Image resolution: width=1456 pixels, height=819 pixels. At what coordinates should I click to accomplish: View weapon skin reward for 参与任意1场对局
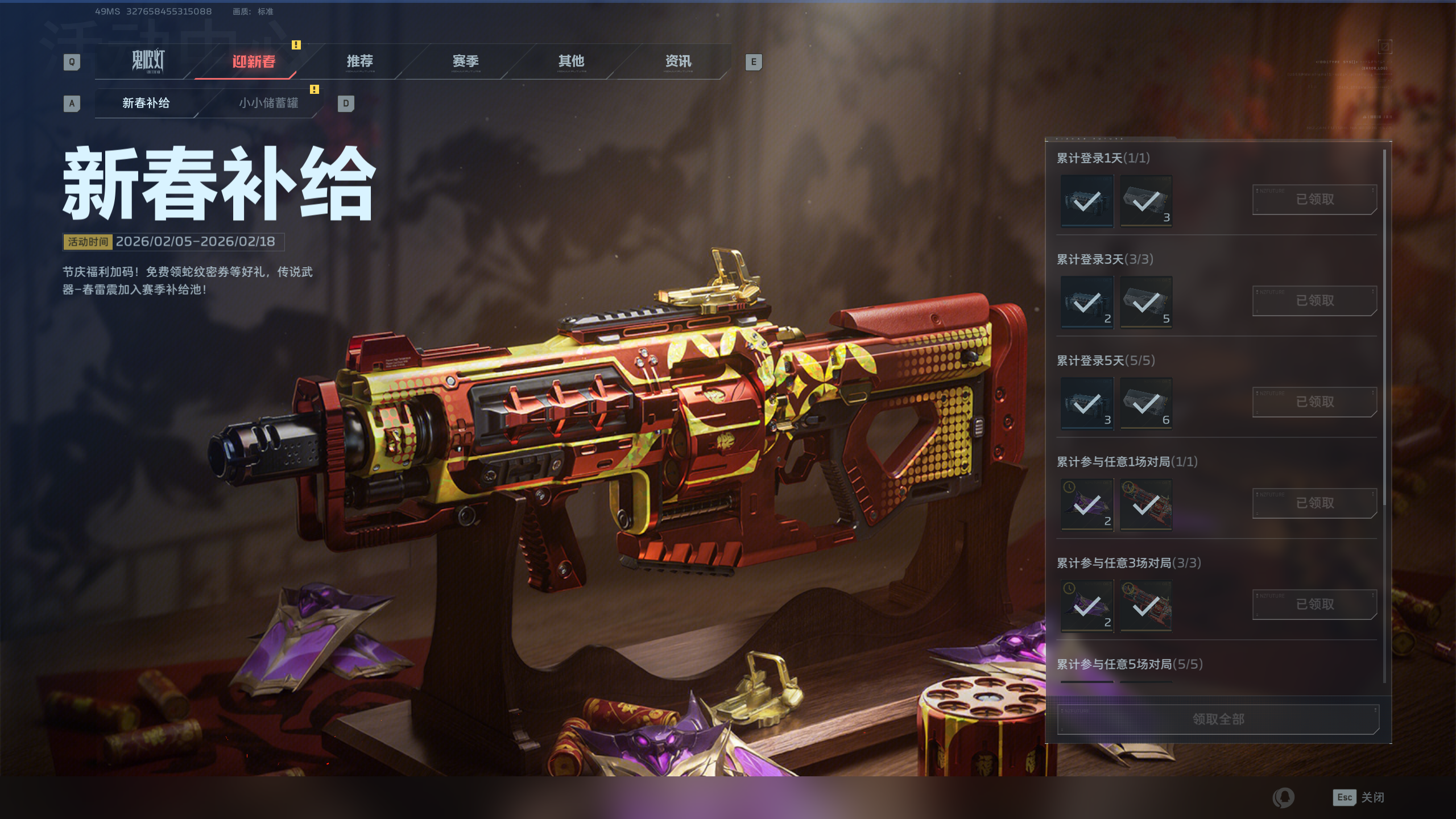coord(1146,504)
